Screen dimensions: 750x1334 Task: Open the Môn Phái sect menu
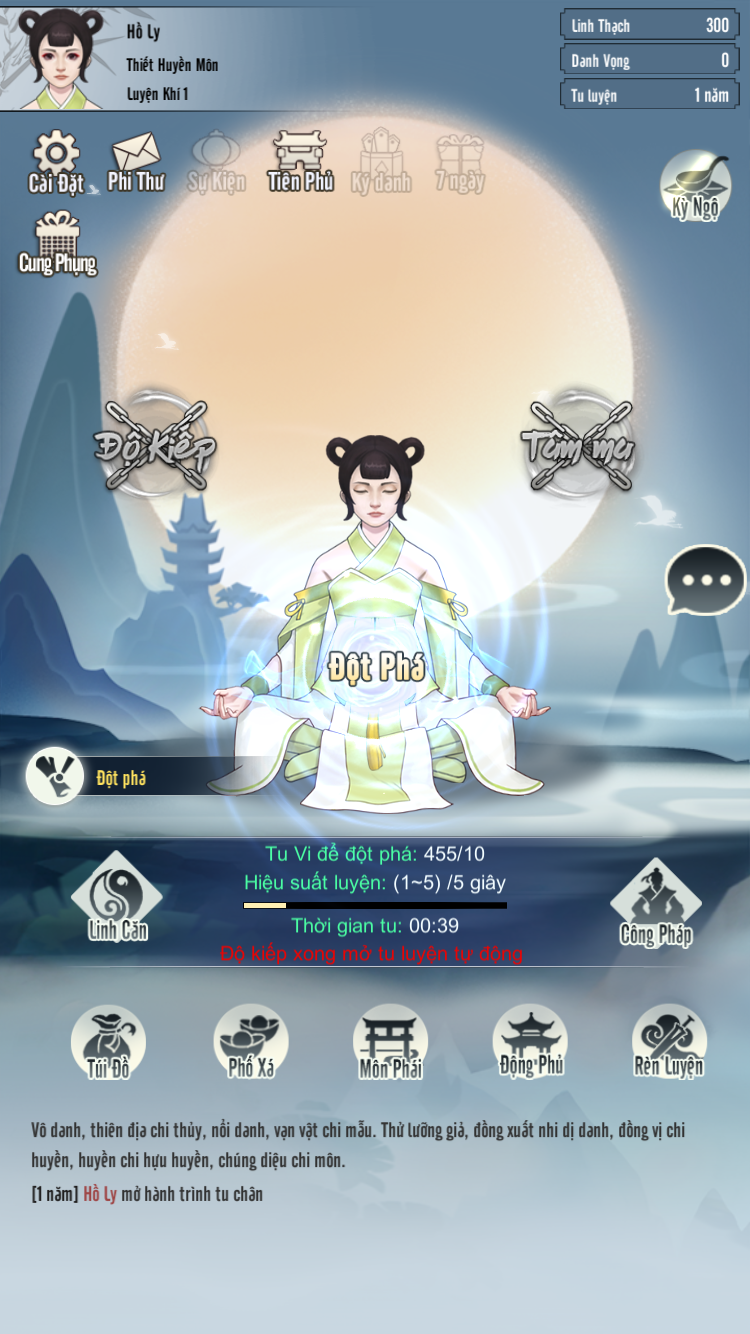click(x=390, y=1042)
